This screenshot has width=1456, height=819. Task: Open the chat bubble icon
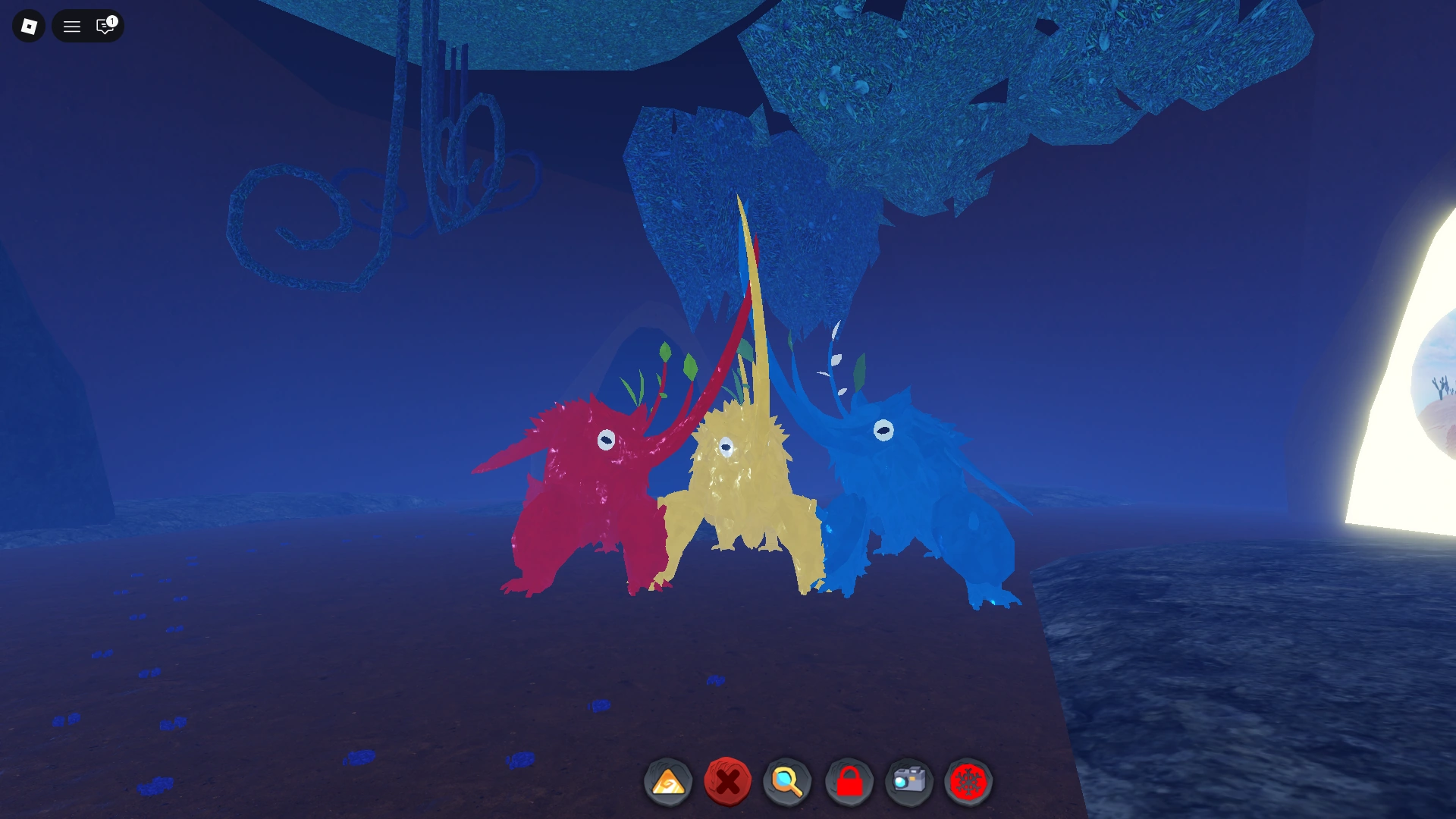tap(103, 27)
